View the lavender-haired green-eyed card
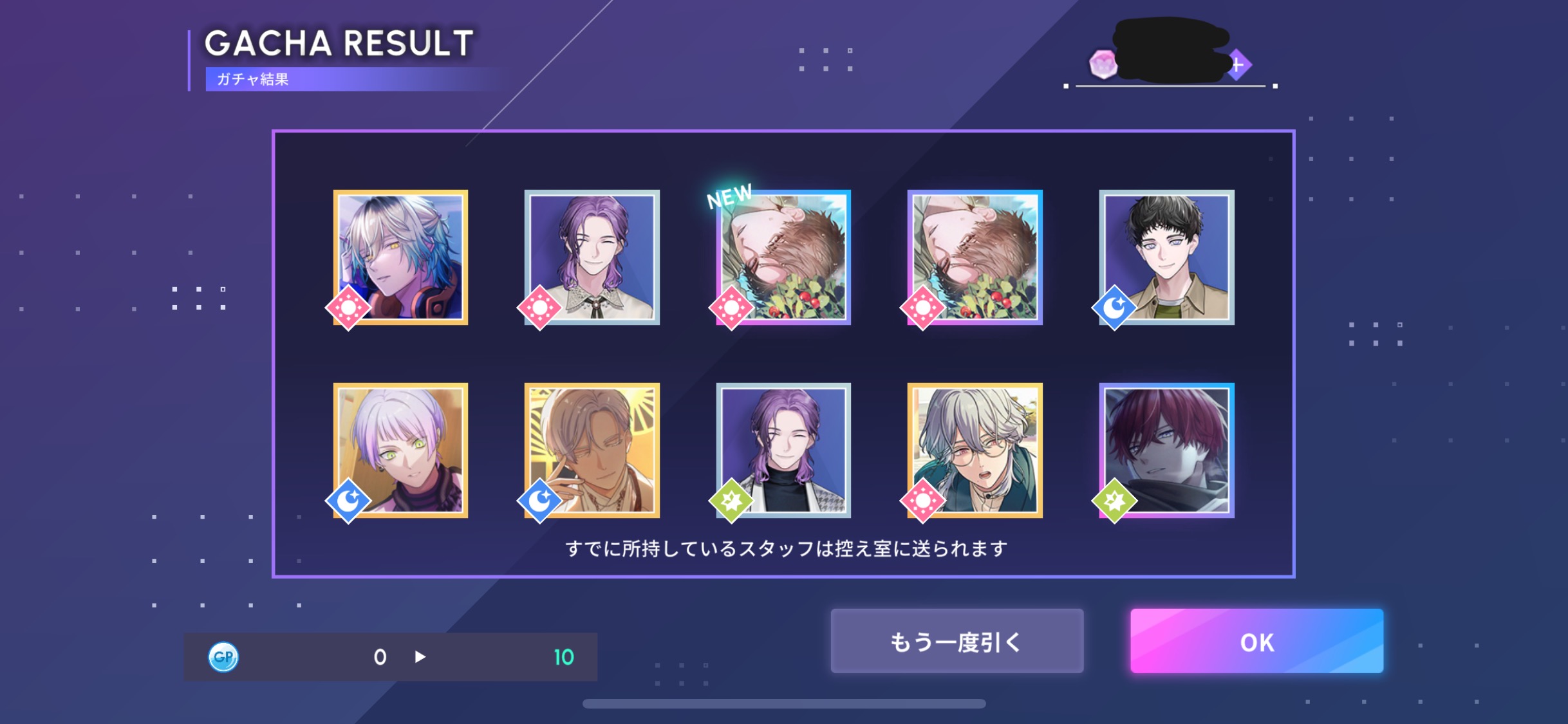The height and width of the screenshot is (724, 1568). [400, 450]
